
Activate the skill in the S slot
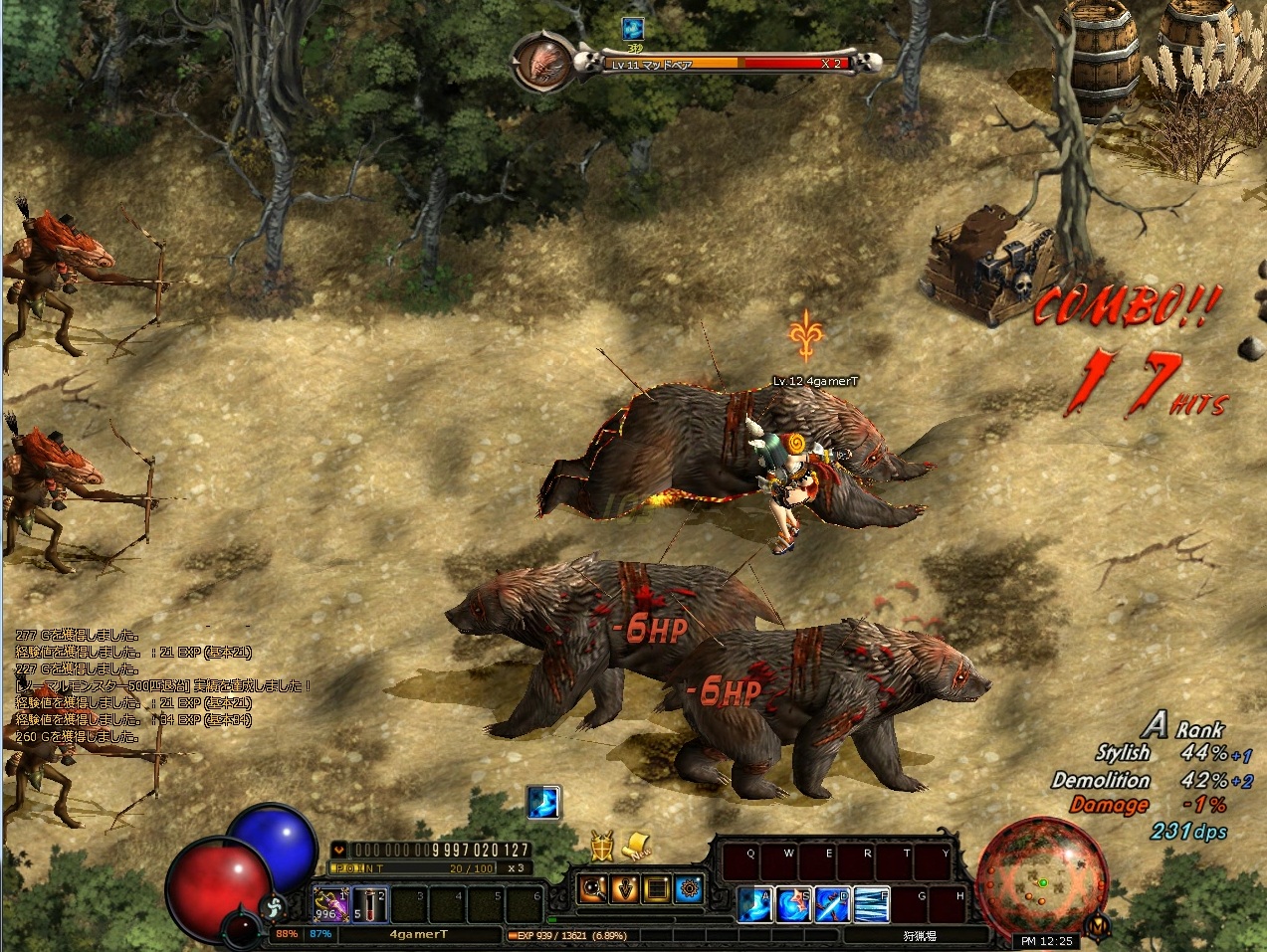[793, 905]
